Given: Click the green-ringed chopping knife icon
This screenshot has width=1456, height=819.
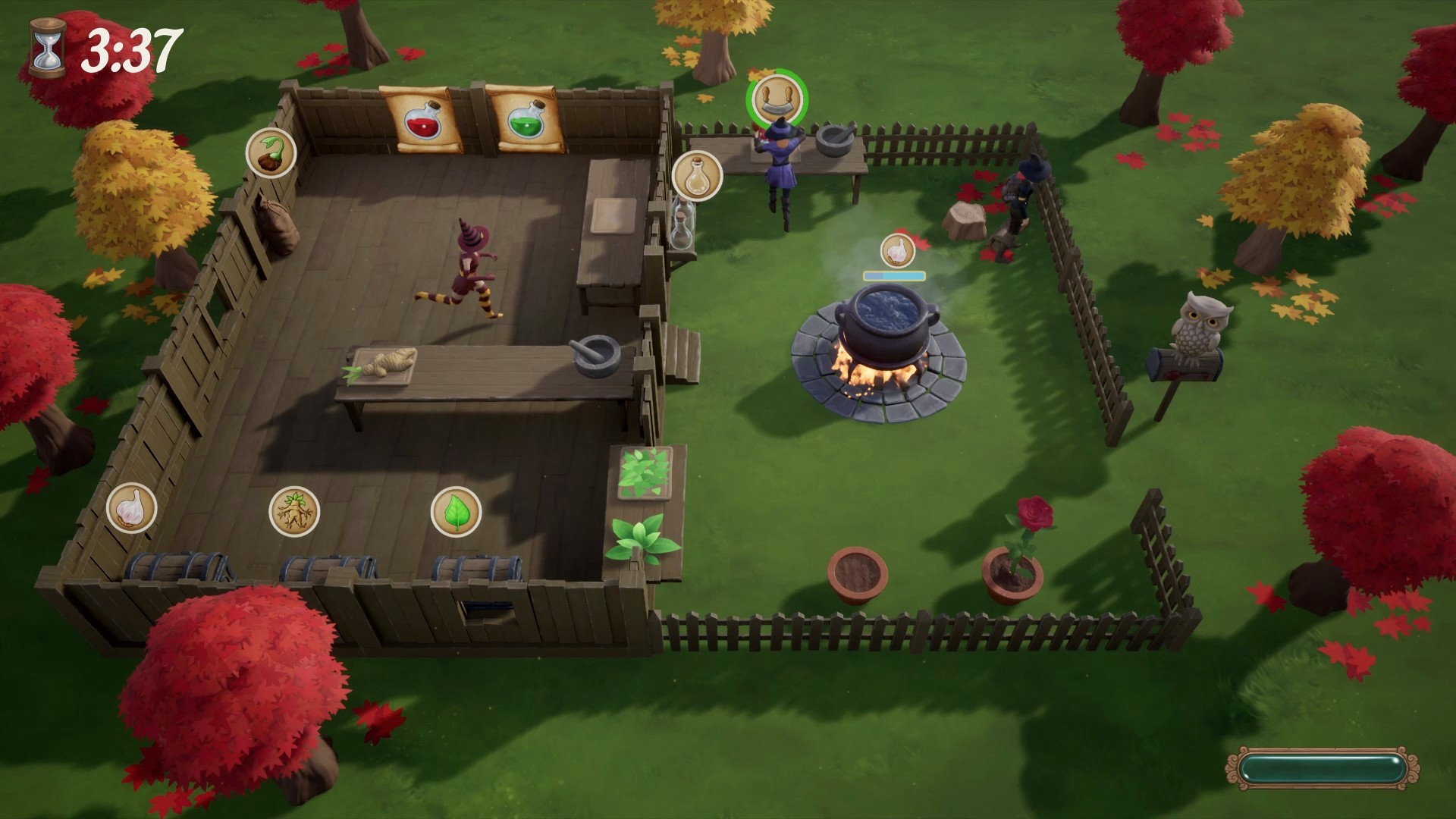Looking at the screenshot, I should tap(777, 99).
